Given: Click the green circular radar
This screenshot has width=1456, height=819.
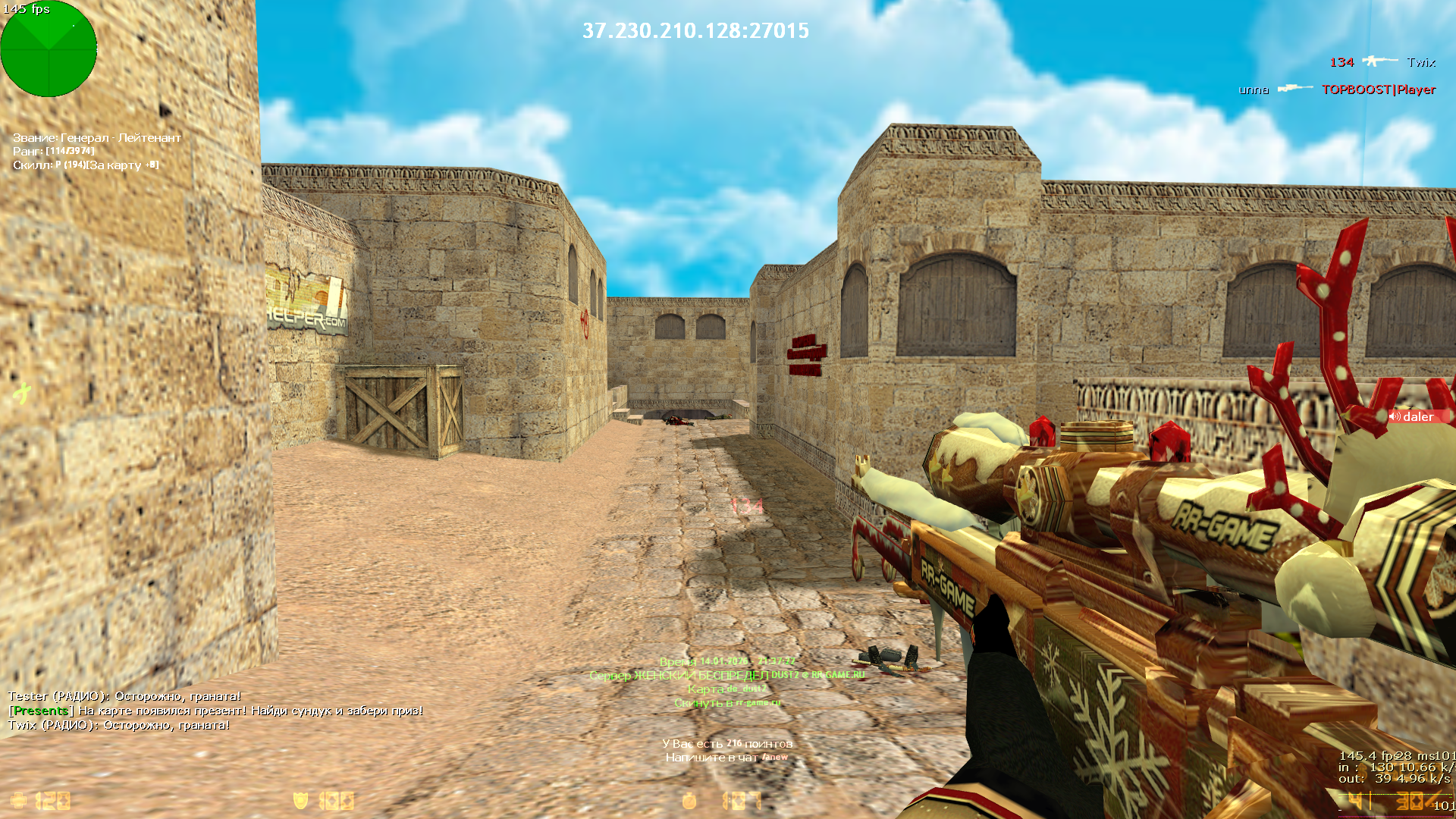Looking at the screenshot, I should (49, 49).
